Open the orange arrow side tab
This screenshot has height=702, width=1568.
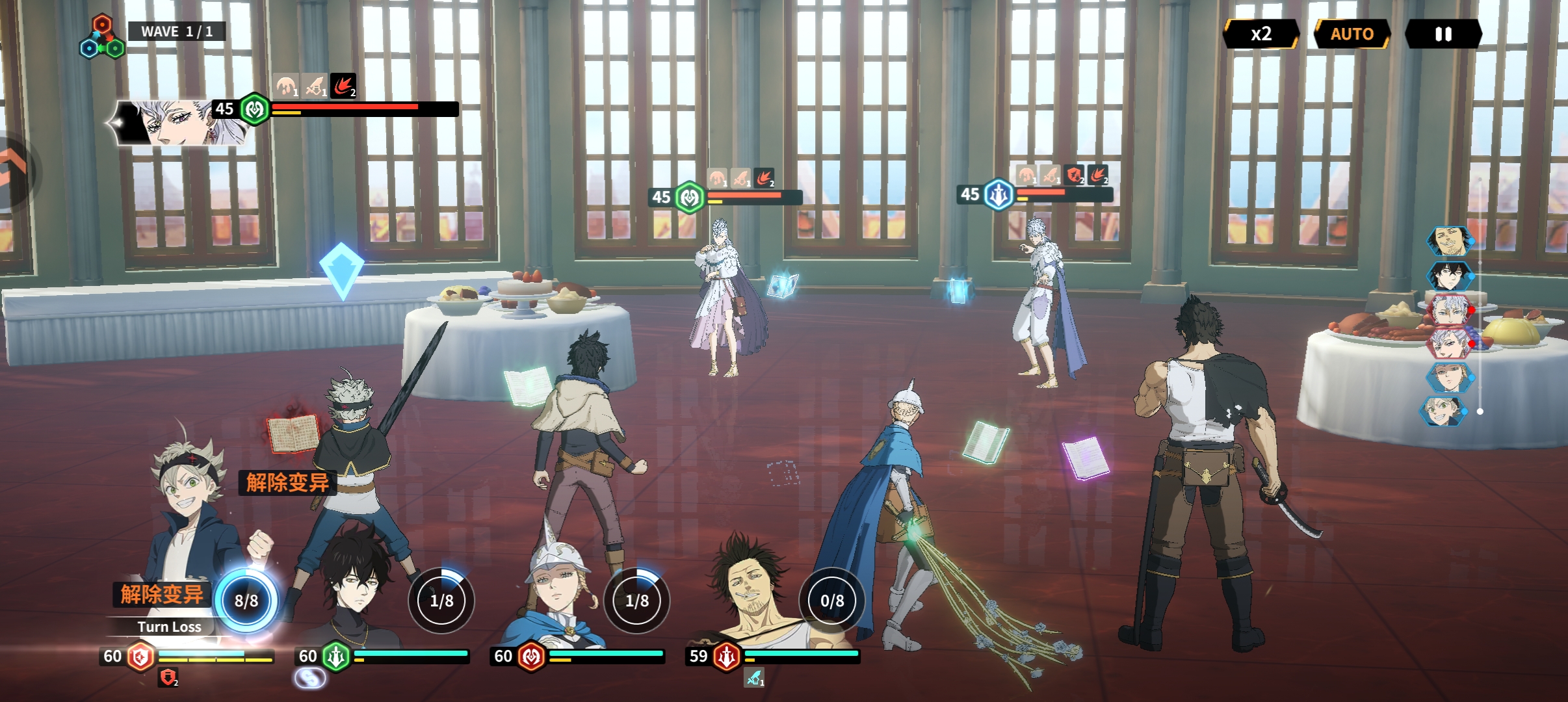13,170
